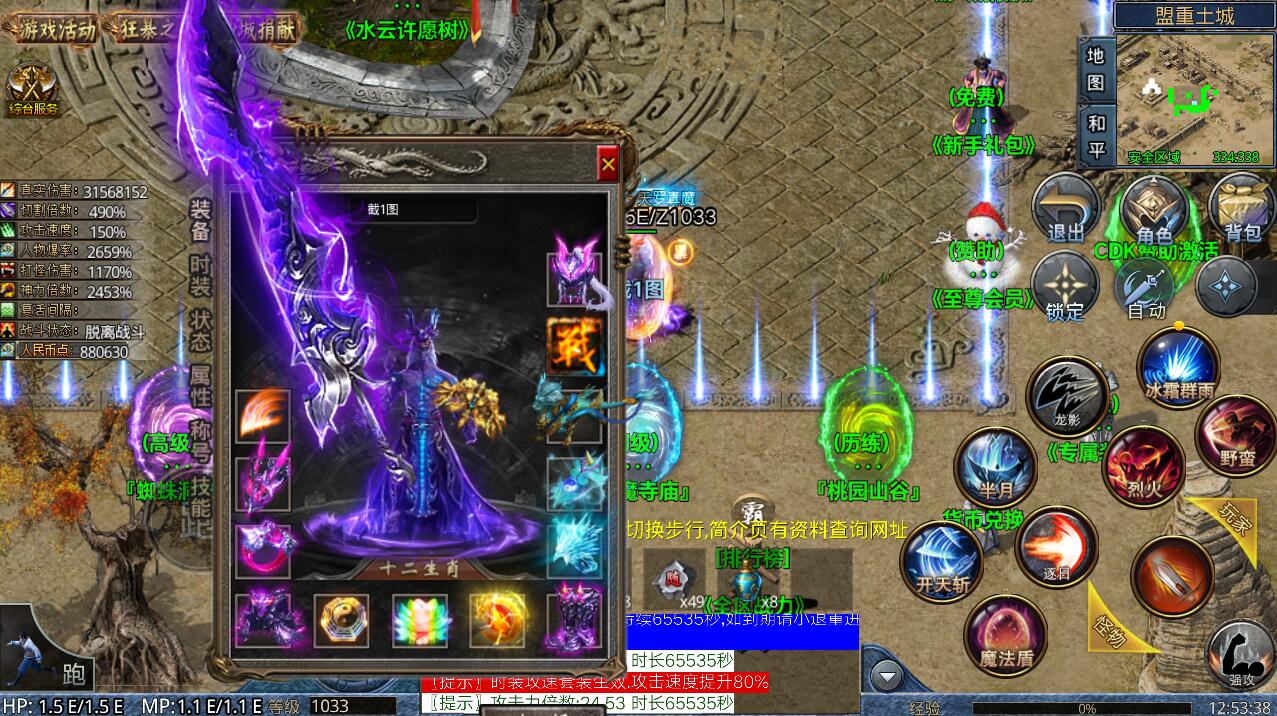
Task: Open the 地图 map button
Action: tap(1096, 68)
